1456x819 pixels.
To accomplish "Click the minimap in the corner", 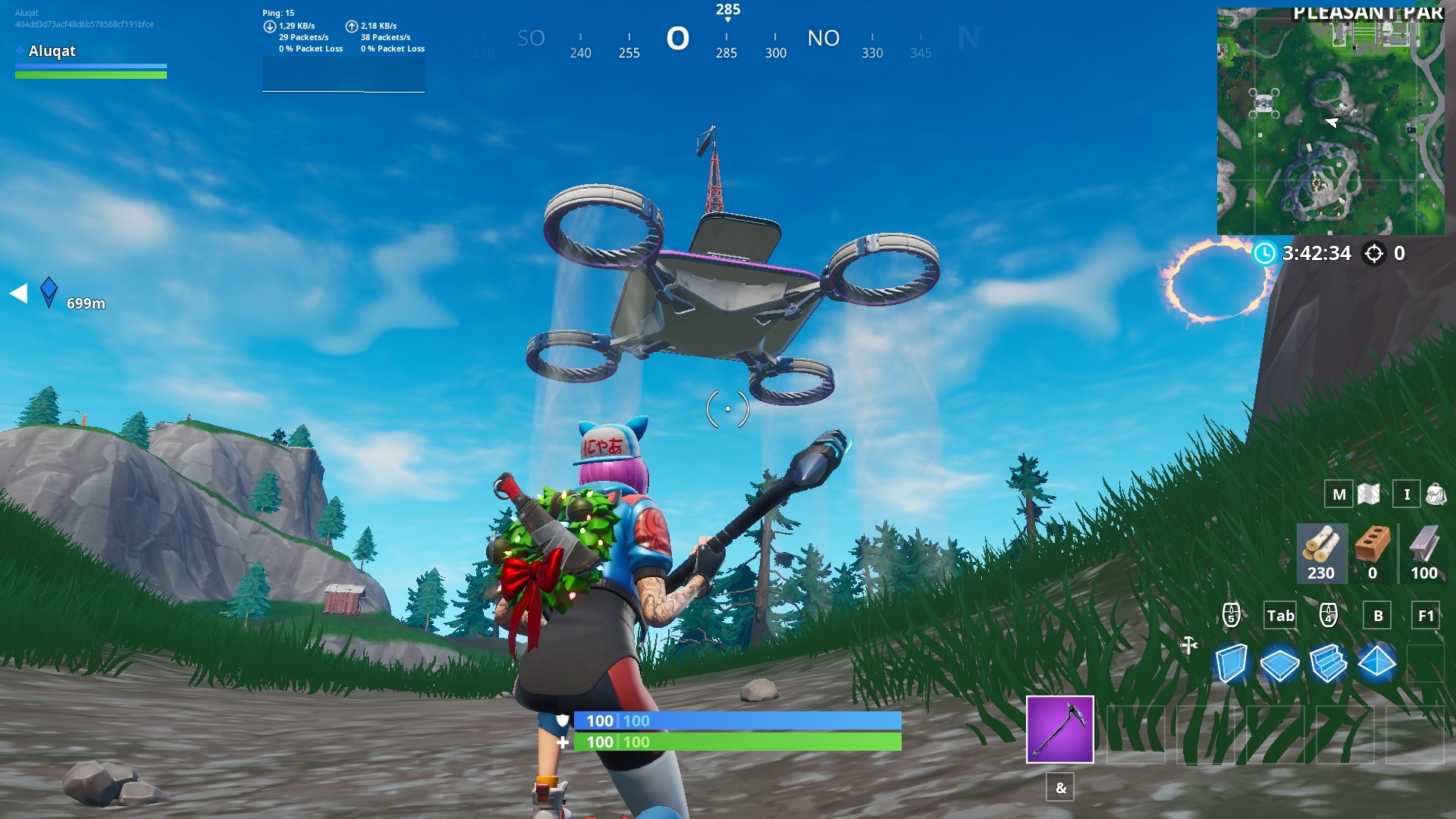I will (x=1331, y=121).
